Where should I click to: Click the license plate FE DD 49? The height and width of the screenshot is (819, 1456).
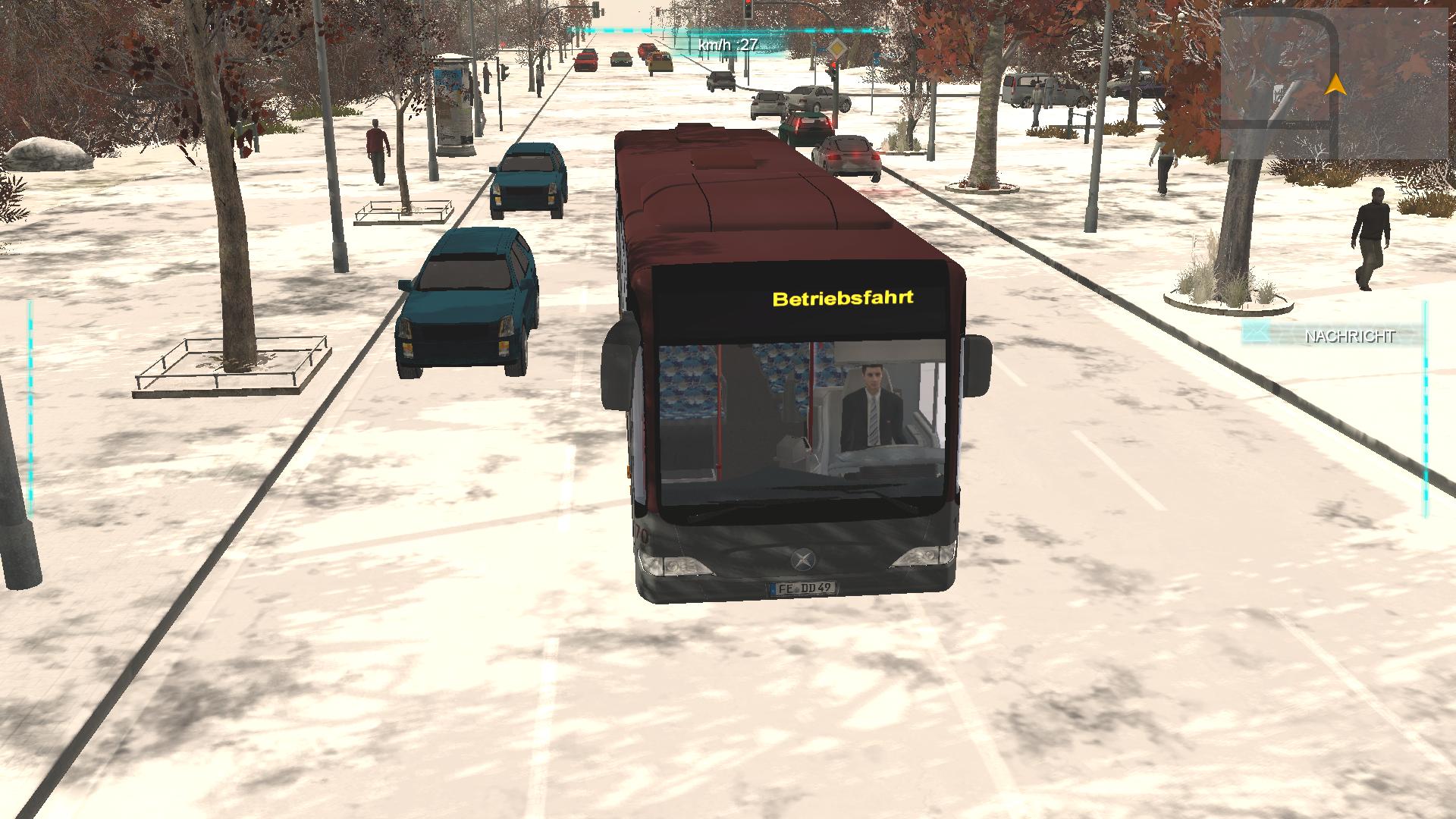coord(805,588)
